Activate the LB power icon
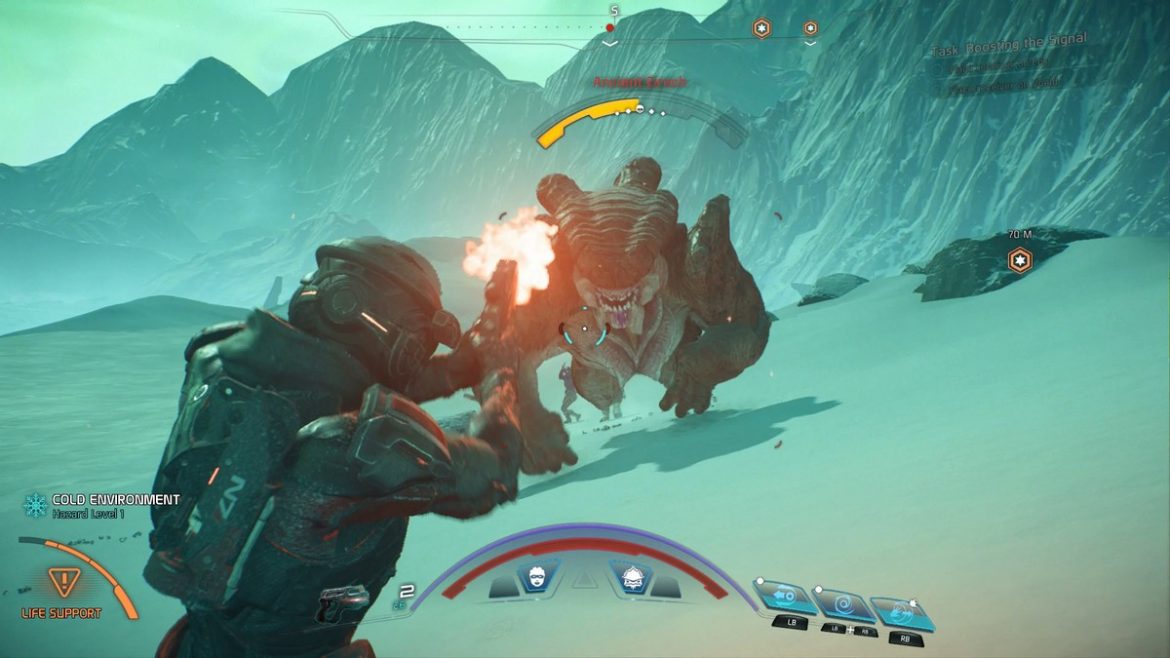This screenshot has width=1170, height=658. 784,598
